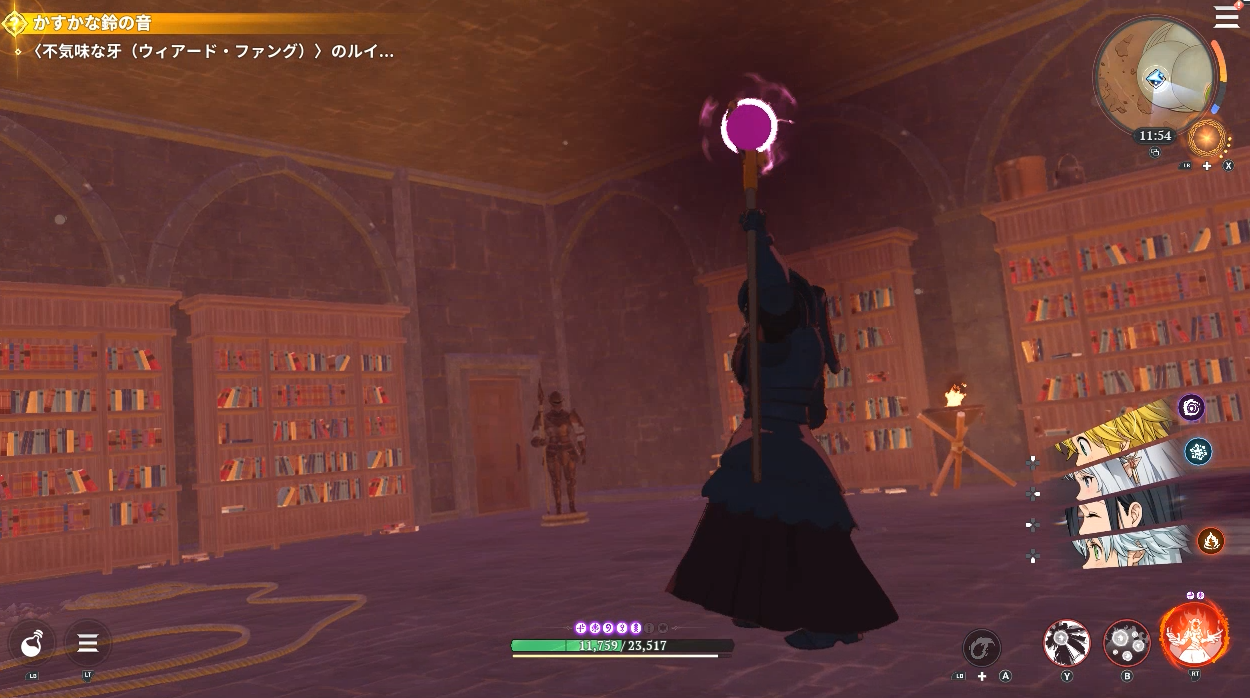Activate the greyed-out dragon swirl skill
The image size is (1250, 698).
pyautogui.click(x=982, y=647)
